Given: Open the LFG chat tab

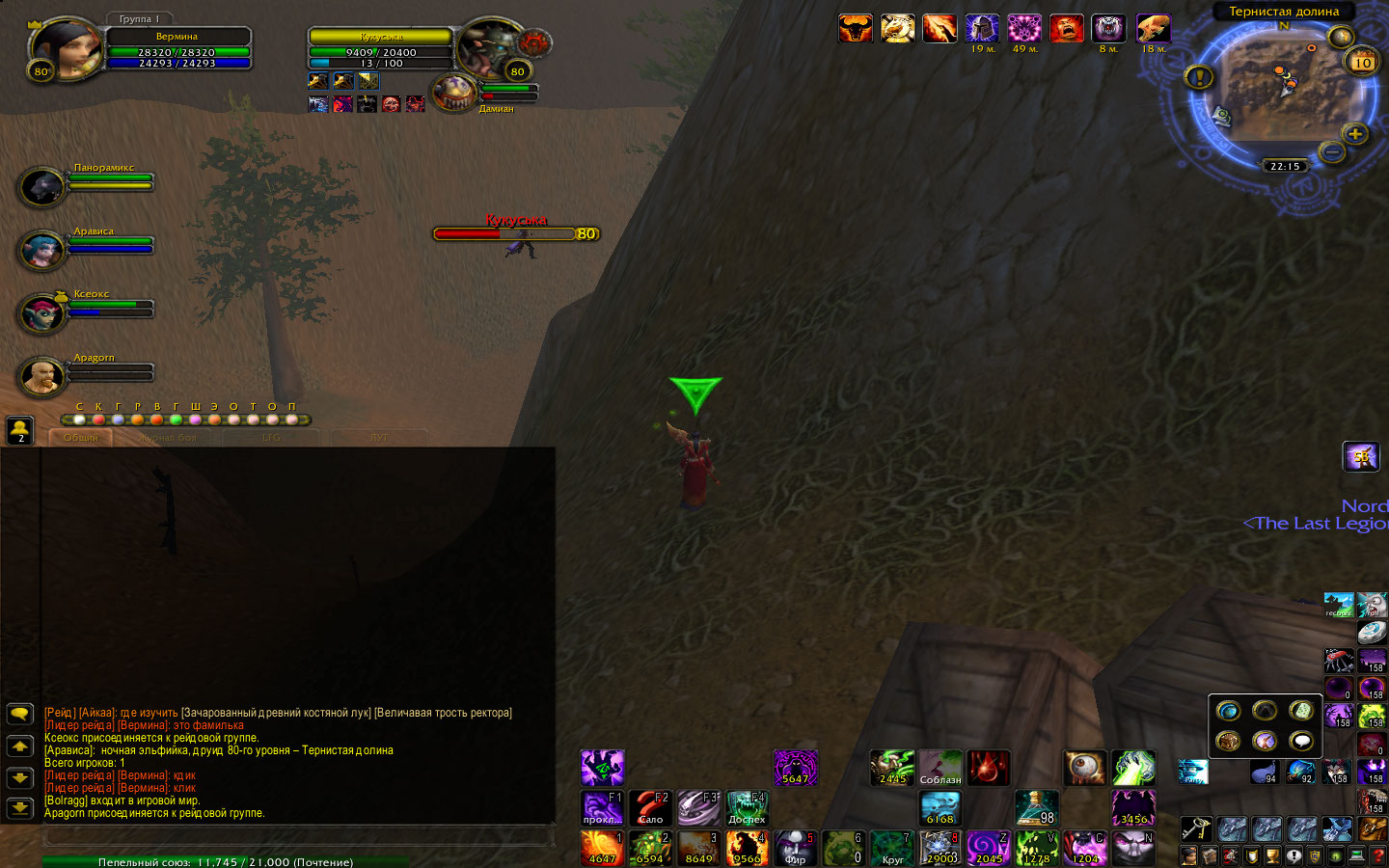Looking at the screenshot, I should point(272,438).
